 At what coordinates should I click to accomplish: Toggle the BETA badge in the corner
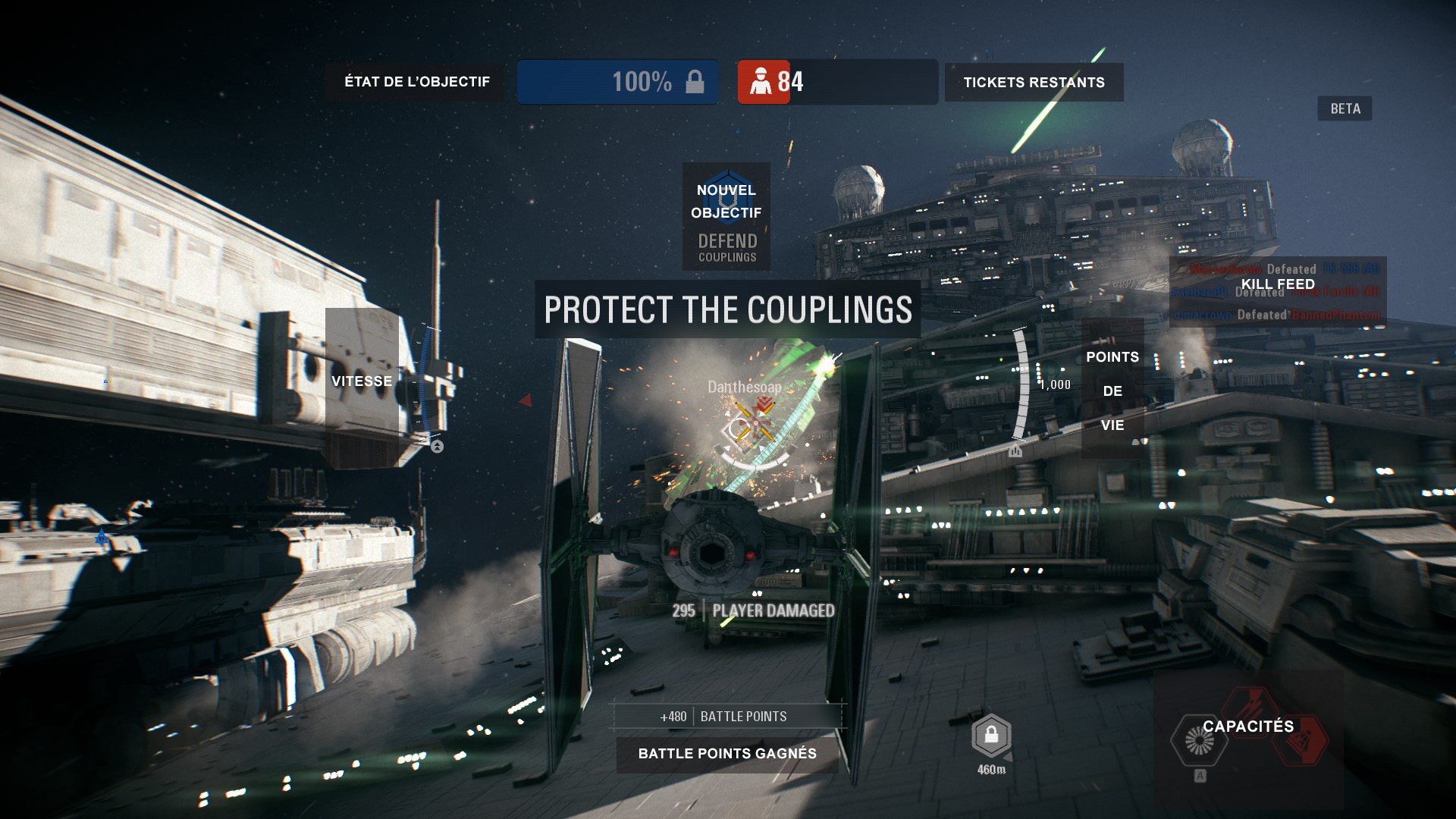click(1346, 109)
